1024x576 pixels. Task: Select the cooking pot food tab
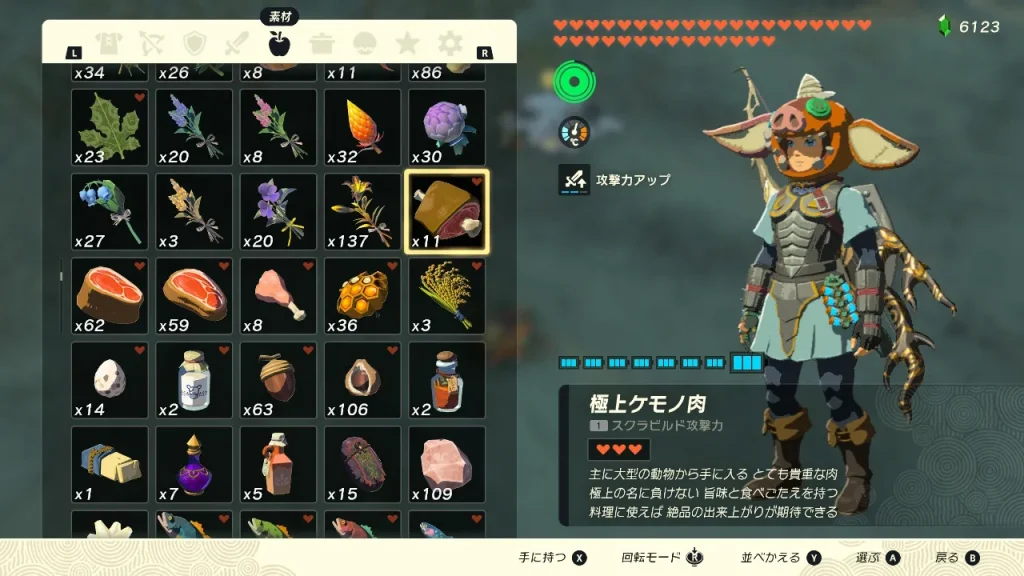tap(321, 43)
